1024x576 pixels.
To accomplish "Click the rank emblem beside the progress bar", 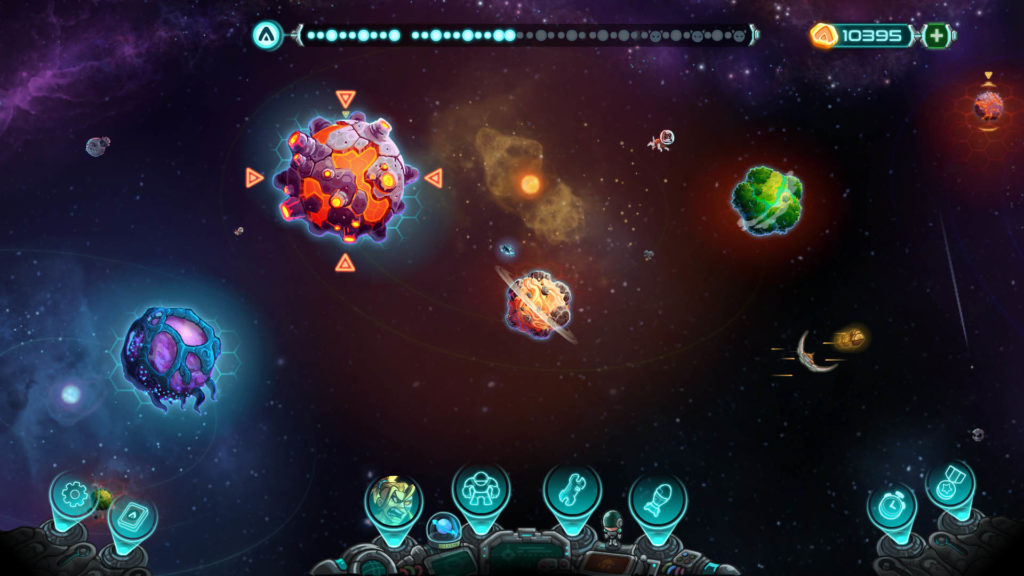I will click(266, 36).
